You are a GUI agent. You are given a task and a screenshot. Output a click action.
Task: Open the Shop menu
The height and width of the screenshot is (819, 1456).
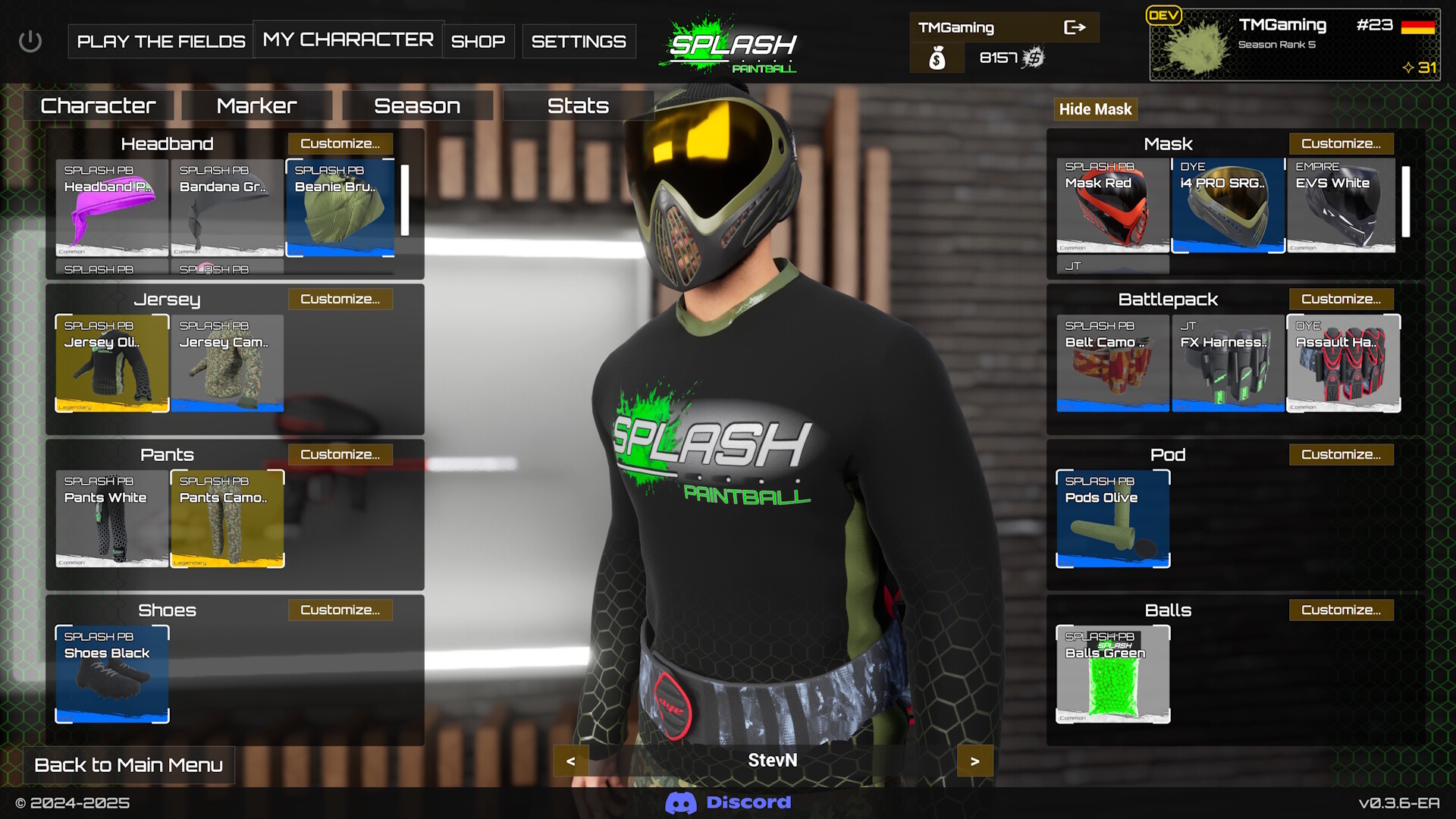(x=477, y=41)
